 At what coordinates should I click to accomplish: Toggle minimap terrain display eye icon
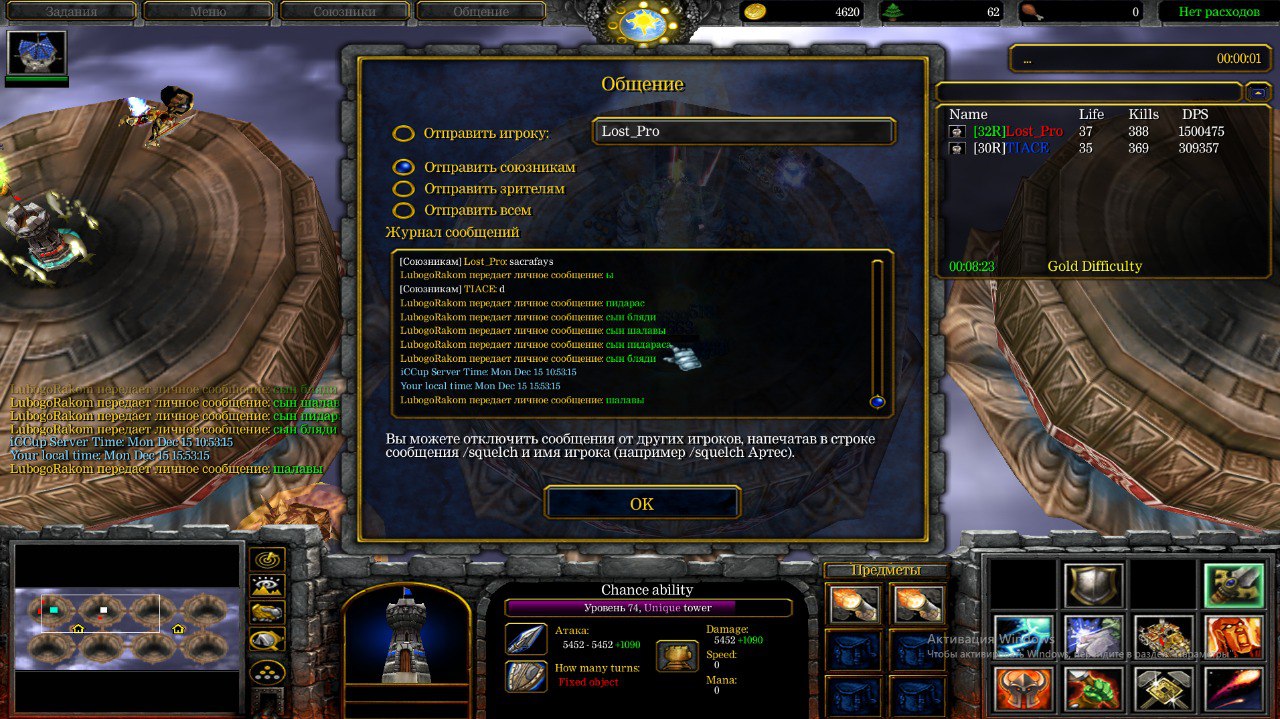point(267,586)
